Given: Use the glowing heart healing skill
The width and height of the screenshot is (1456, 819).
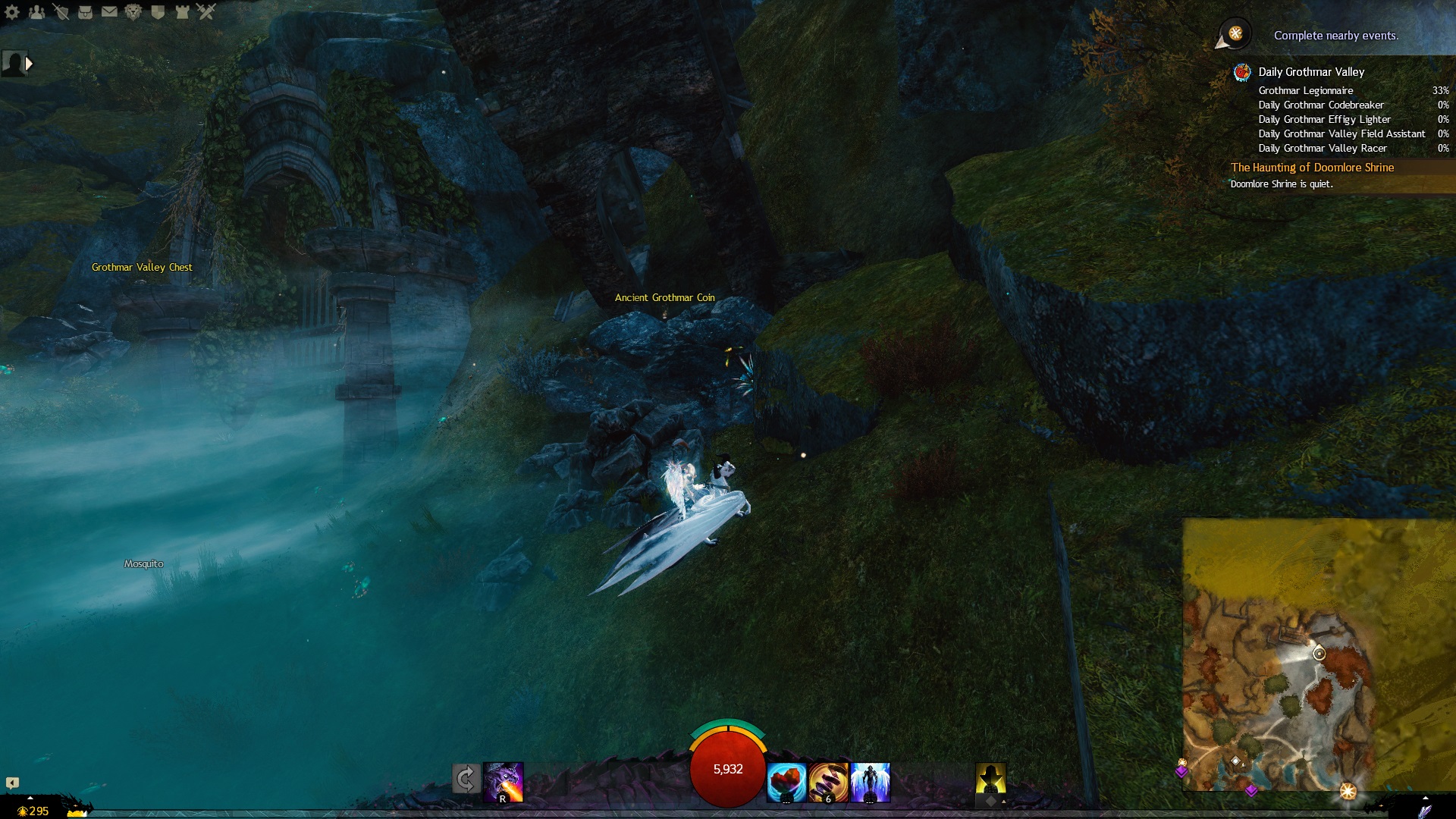Looking at the screenshot, I should (x=786, y=782).
